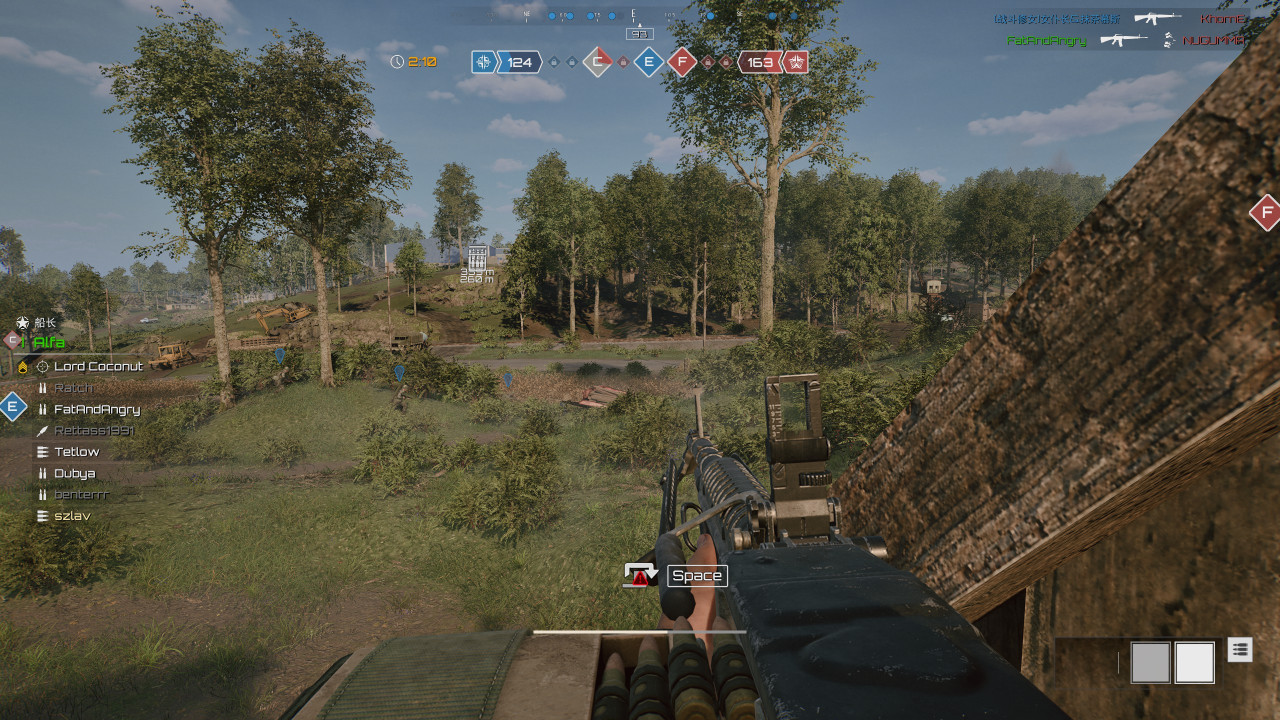Select squad member FatAndAngry

click(96, 409)
